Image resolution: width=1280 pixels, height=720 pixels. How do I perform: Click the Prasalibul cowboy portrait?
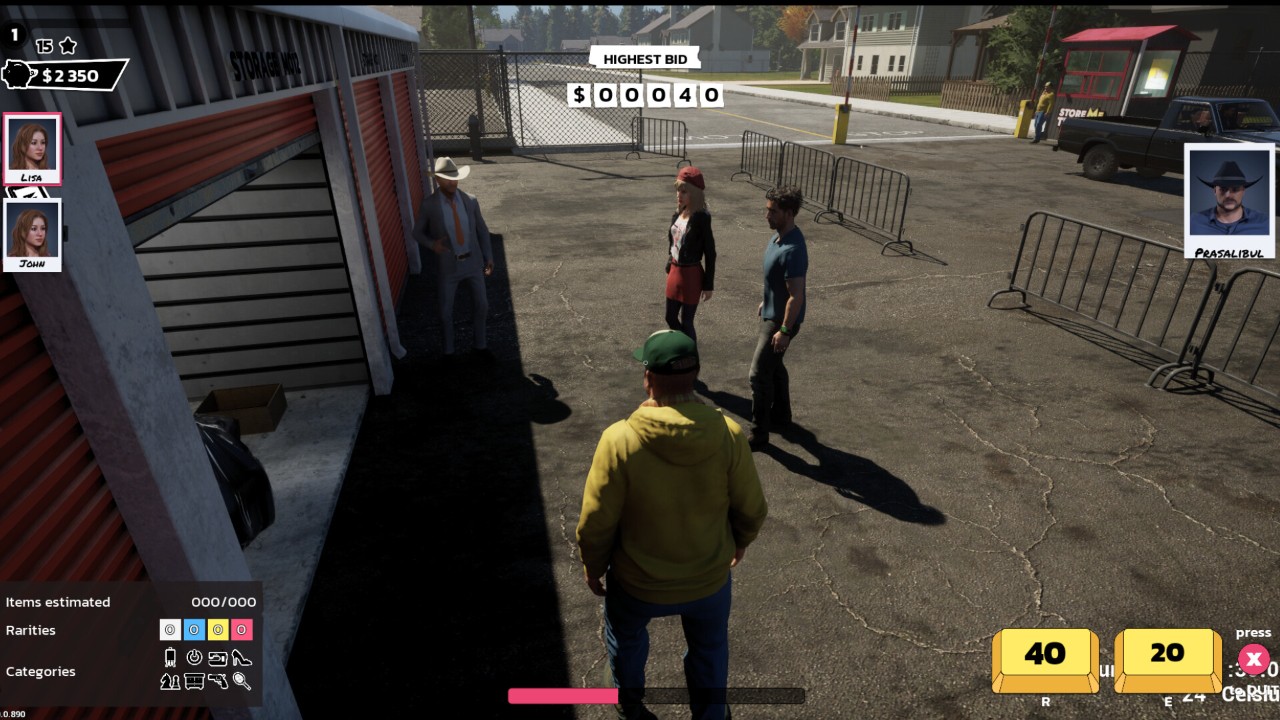tap(1229, 199)
